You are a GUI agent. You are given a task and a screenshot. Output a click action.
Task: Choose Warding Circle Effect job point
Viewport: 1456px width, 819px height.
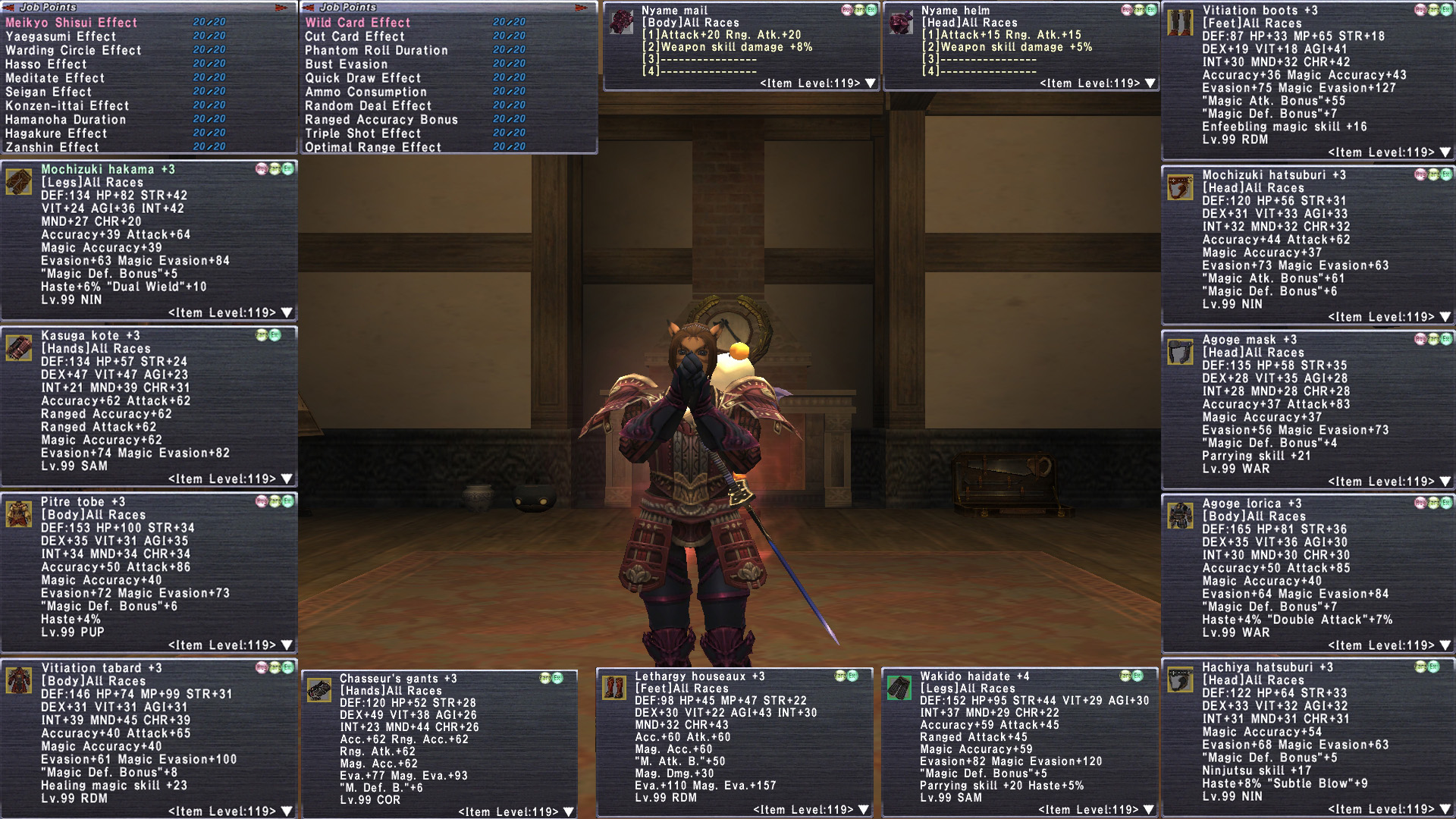74,50
